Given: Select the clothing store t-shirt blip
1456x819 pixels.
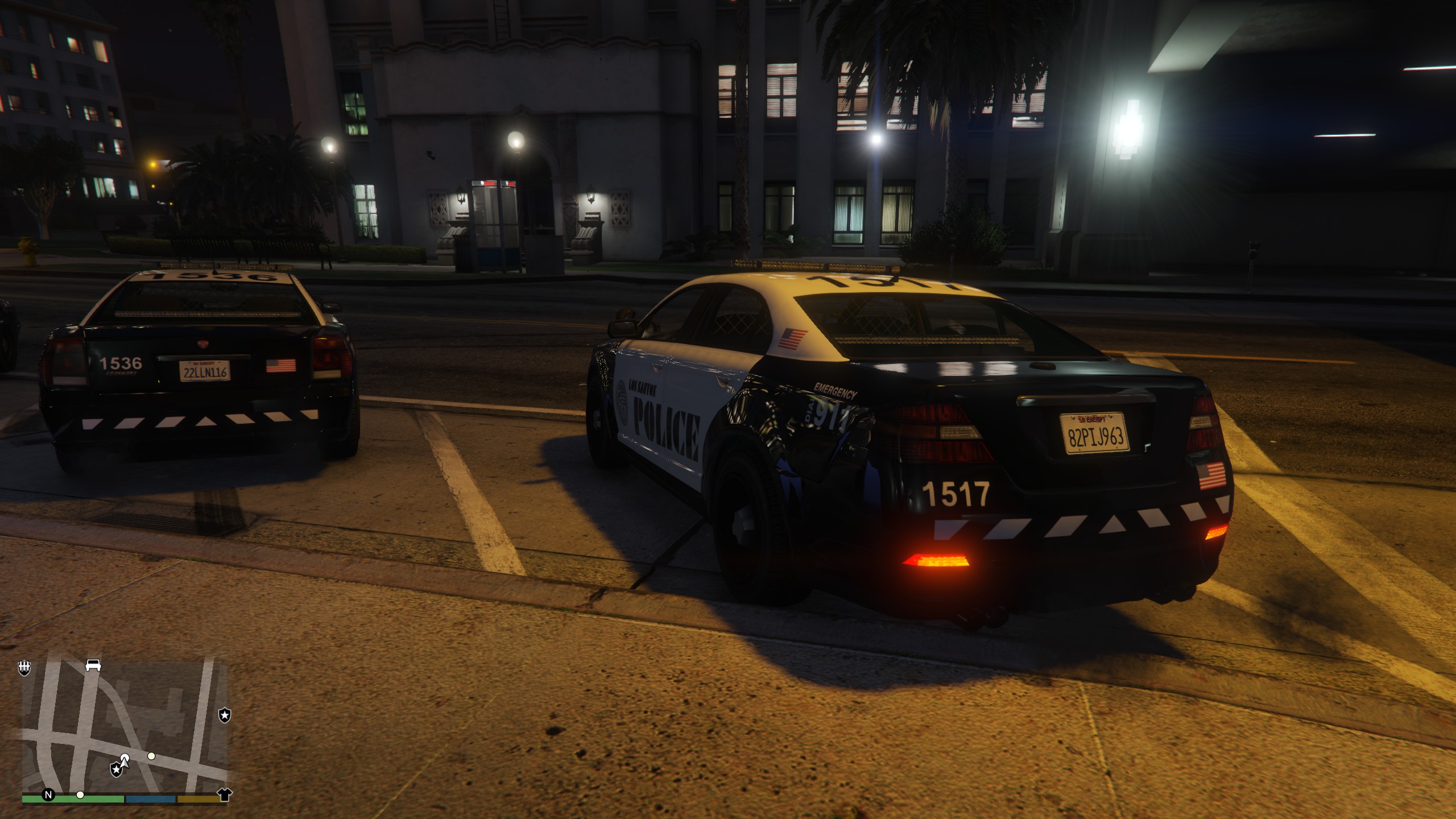Looking at the screenshot, I should [x=225, y=794].
